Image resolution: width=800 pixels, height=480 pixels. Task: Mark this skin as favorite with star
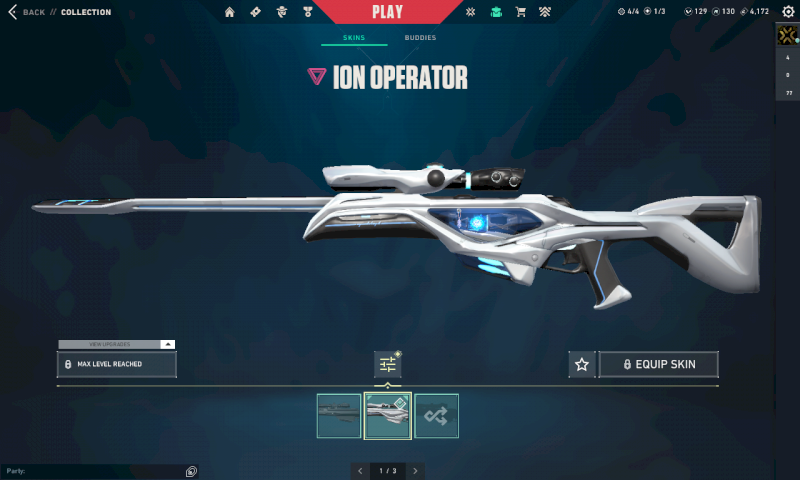tap(581, 365)
